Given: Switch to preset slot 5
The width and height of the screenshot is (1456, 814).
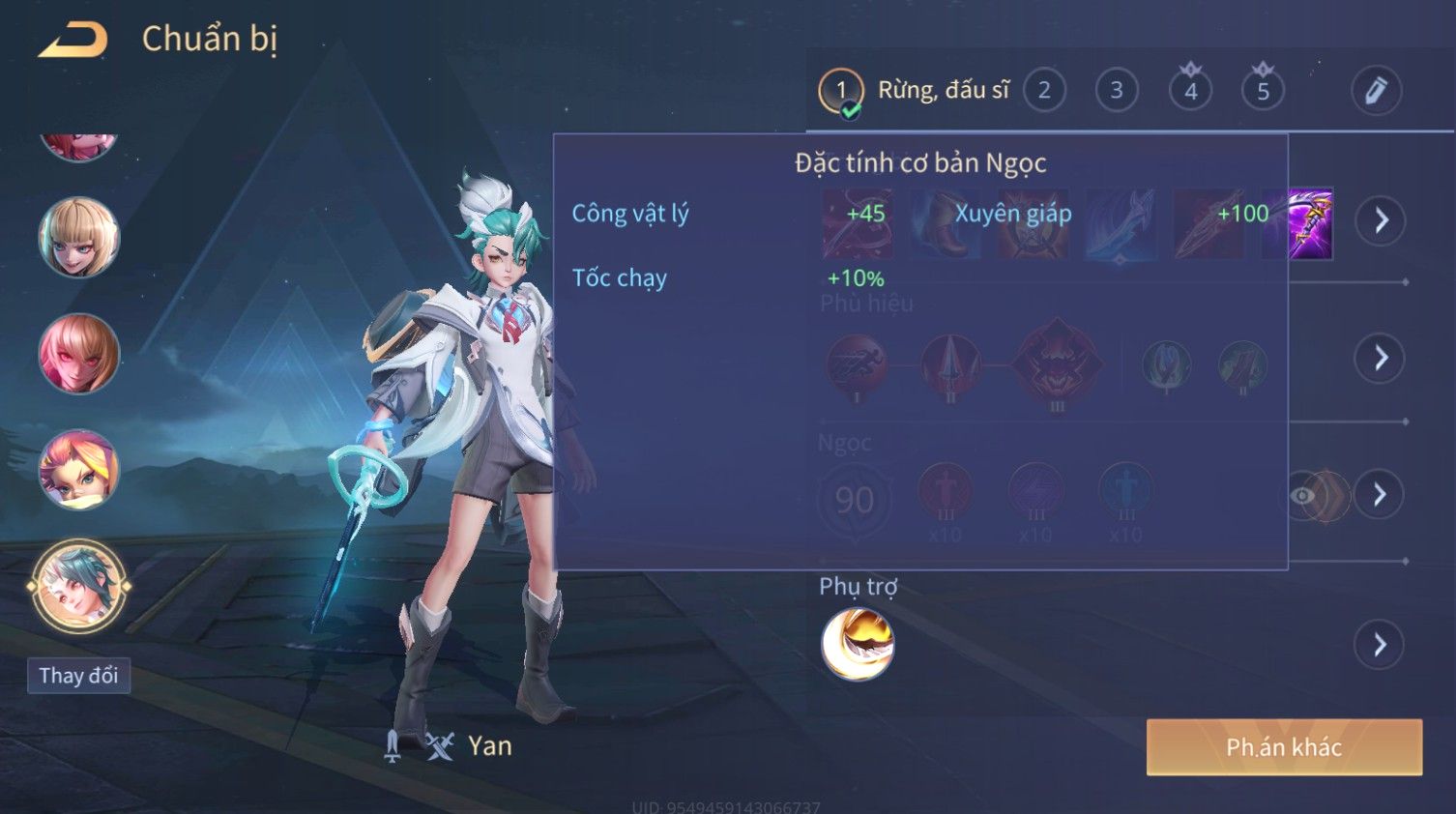Looking at the screenshot, I should 1263,91.
